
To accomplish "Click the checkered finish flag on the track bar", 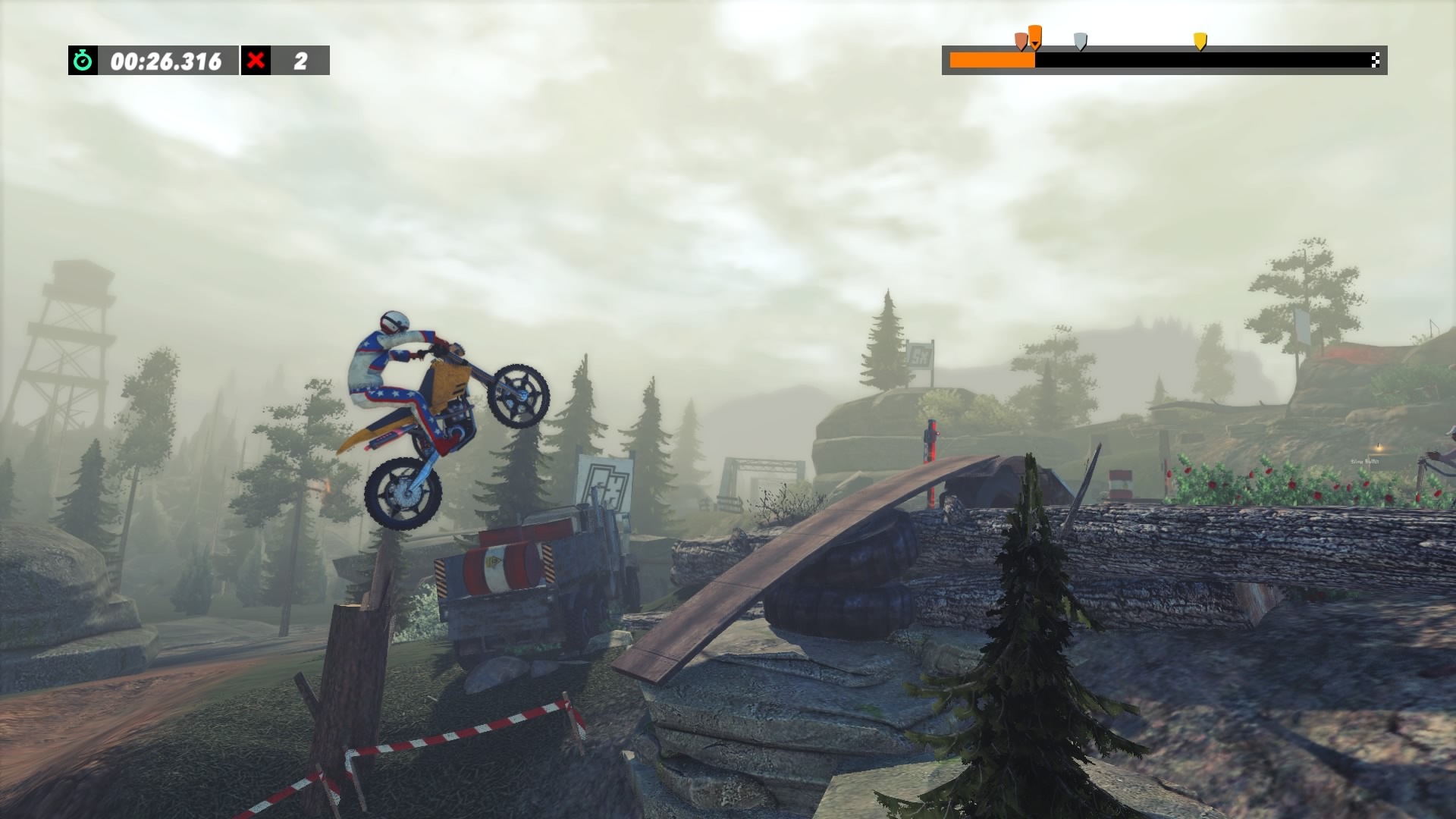I will [1375, 61].
